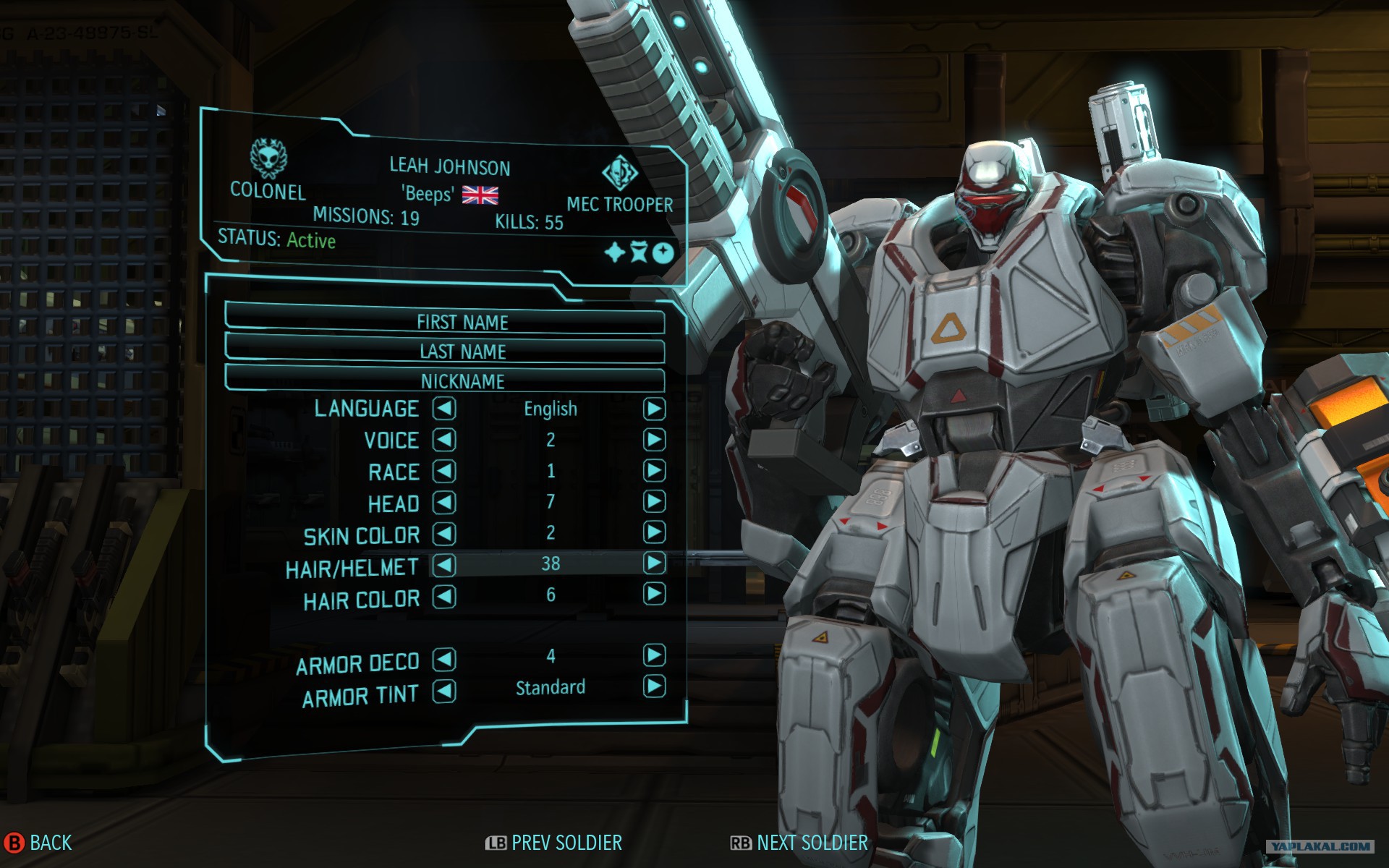Choose the previous Language option
This screenshot has width=1389, height=868.
pos(444,409)
